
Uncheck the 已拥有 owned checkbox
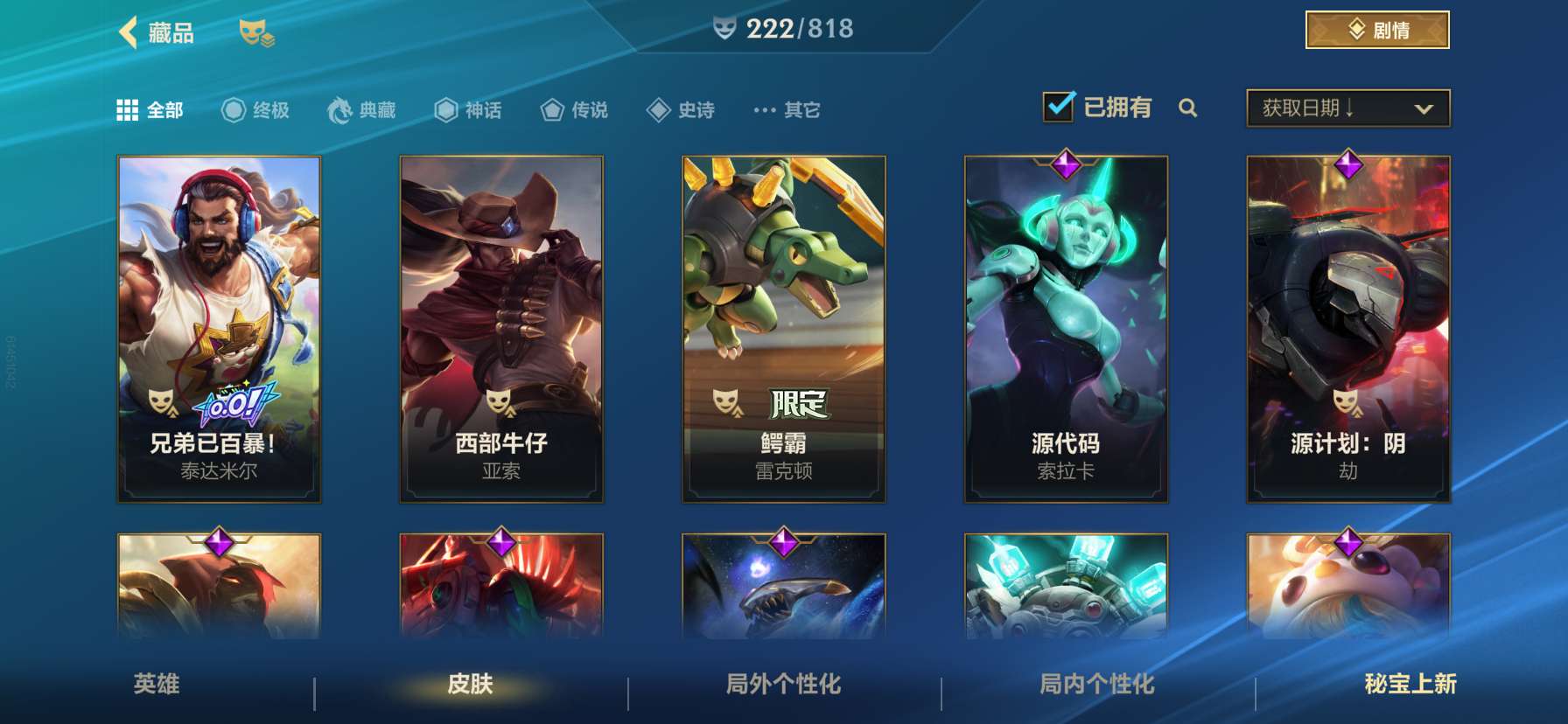point(1060,106)
